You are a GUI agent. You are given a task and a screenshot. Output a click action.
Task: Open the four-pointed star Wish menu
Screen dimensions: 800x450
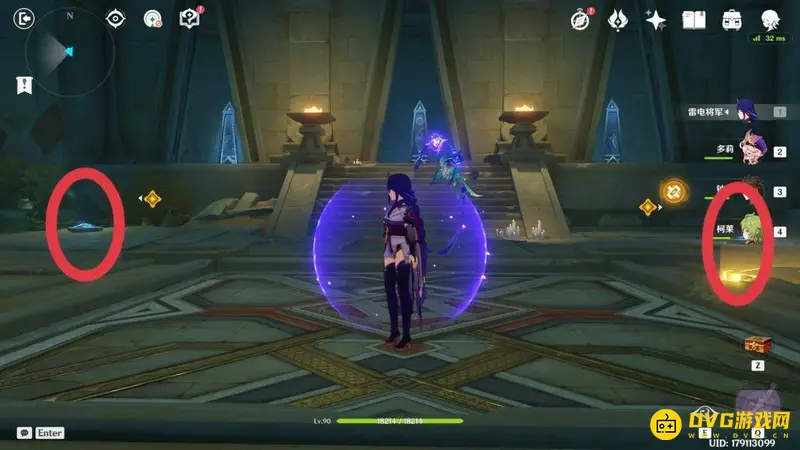coord(656,19)
